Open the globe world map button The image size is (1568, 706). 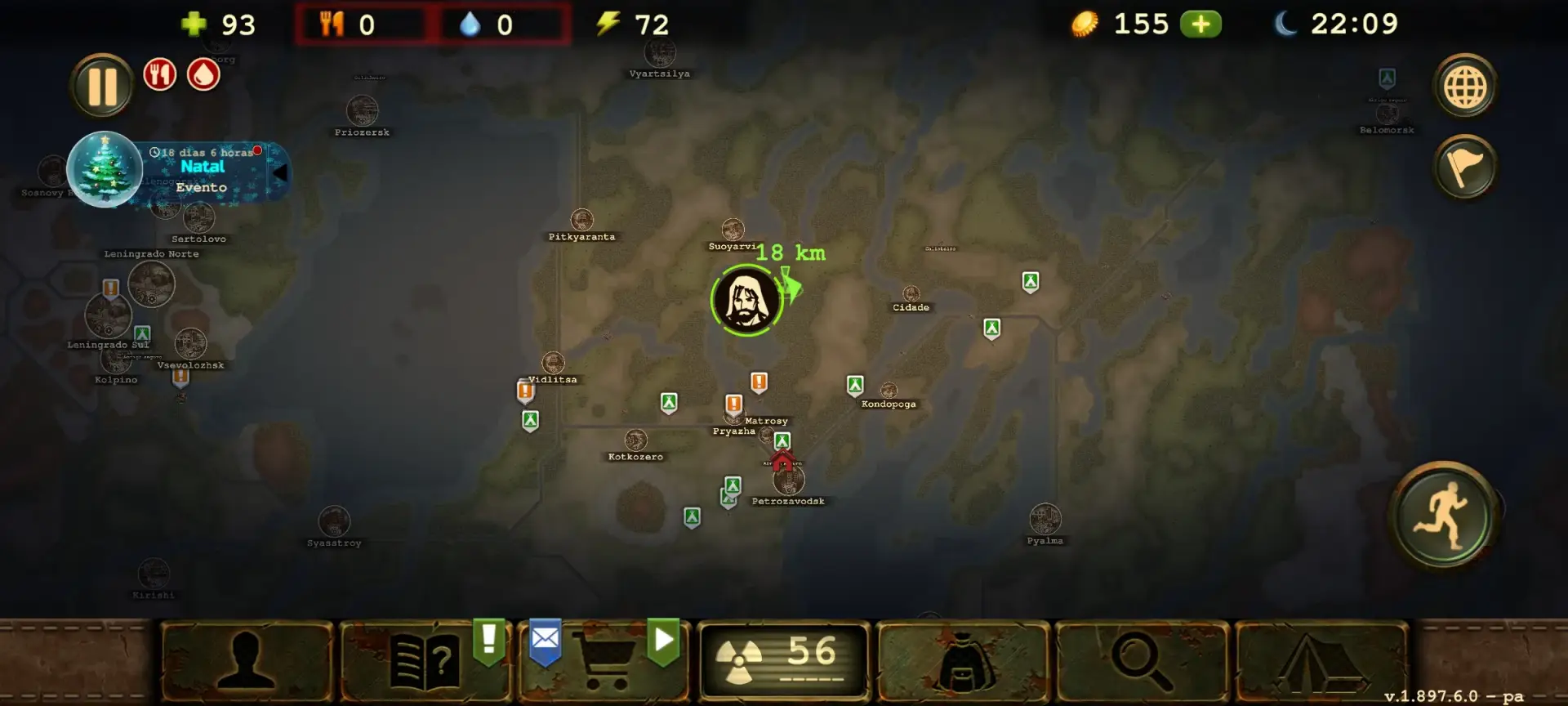tap(1465, 86)
